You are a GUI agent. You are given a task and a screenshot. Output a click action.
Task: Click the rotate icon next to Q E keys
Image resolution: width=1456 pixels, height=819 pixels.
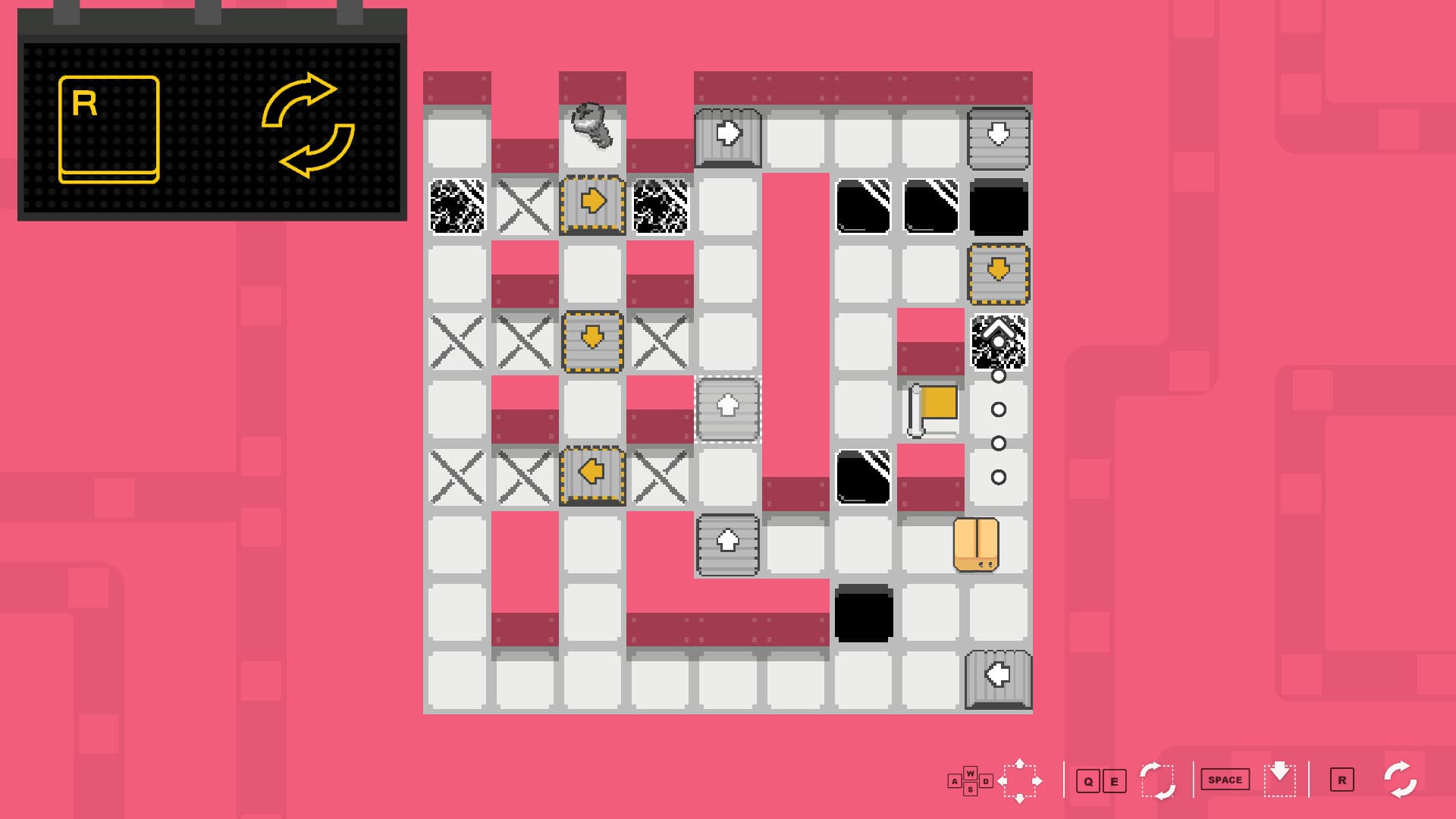pyautogui.click(x=1156, y=779)
